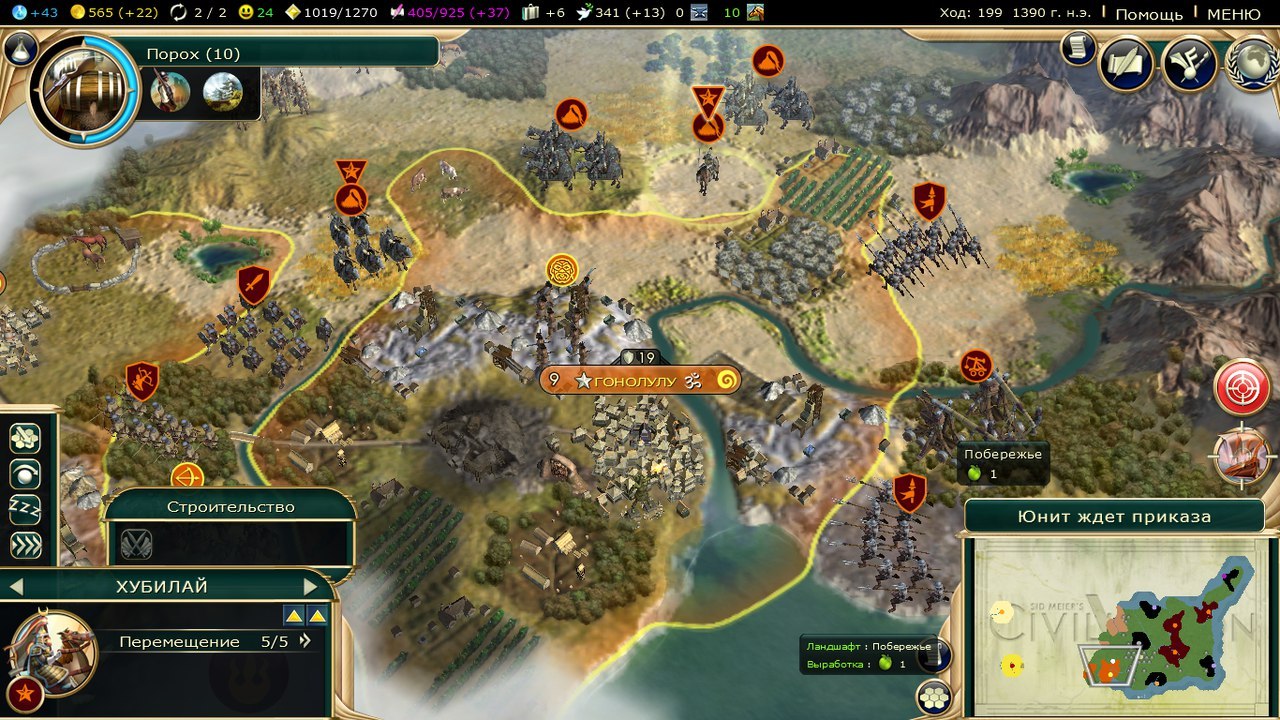Open the scroll notification log
Screen dimensions: 1280x720
1079,47
